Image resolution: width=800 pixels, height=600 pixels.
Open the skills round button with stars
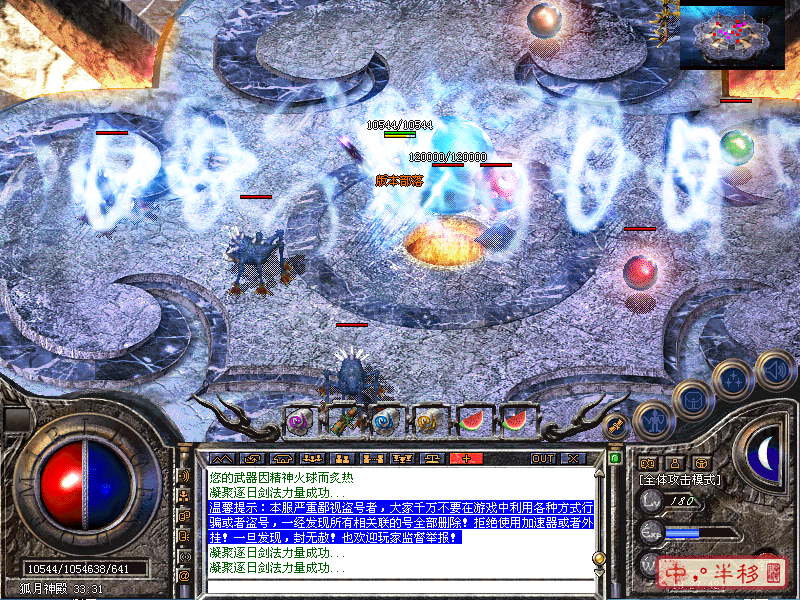731,380
